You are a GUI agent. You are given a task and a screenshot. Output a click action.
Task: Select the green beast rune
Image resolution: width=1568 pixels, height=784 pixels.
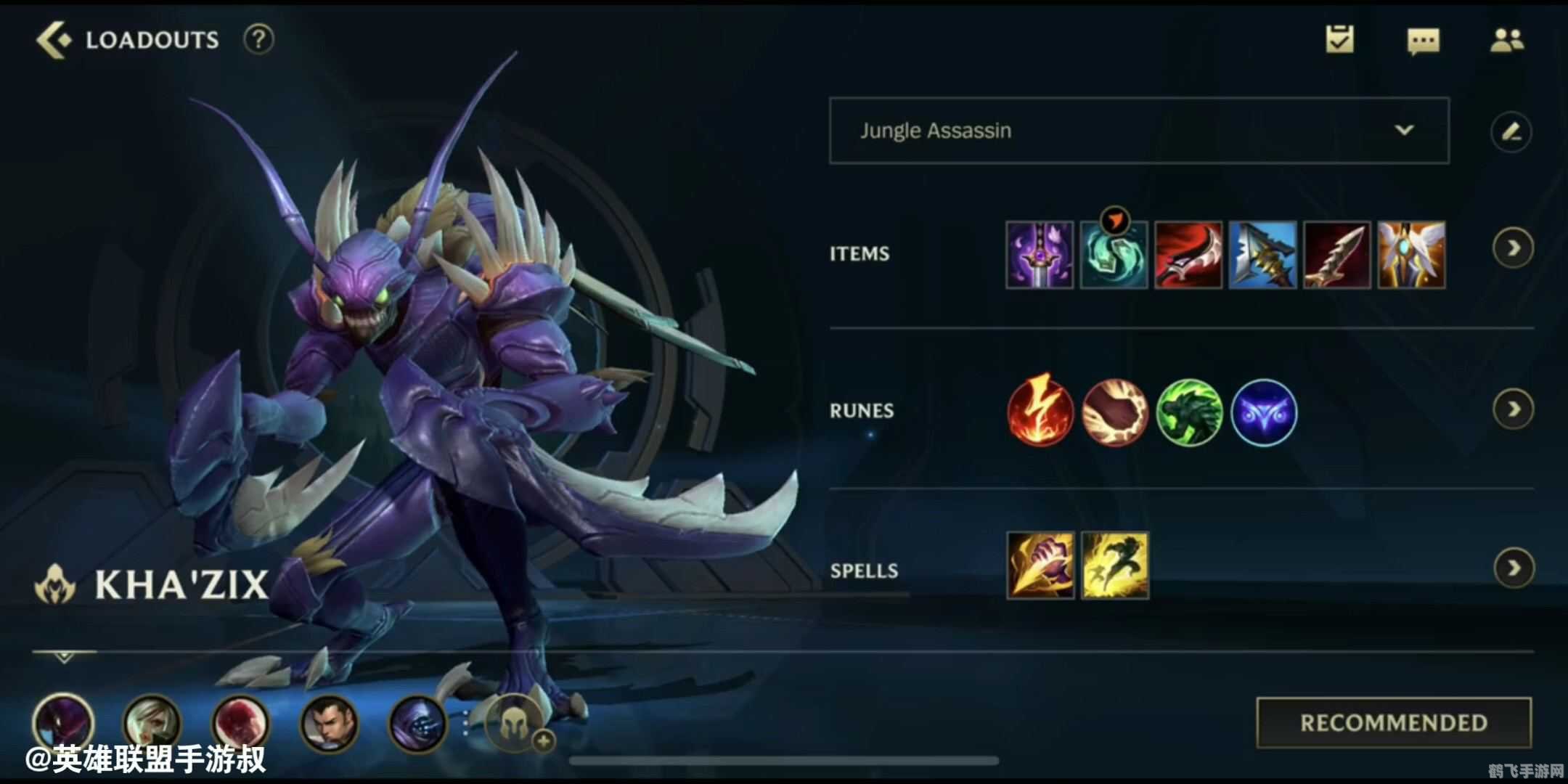click(1189, 412)
